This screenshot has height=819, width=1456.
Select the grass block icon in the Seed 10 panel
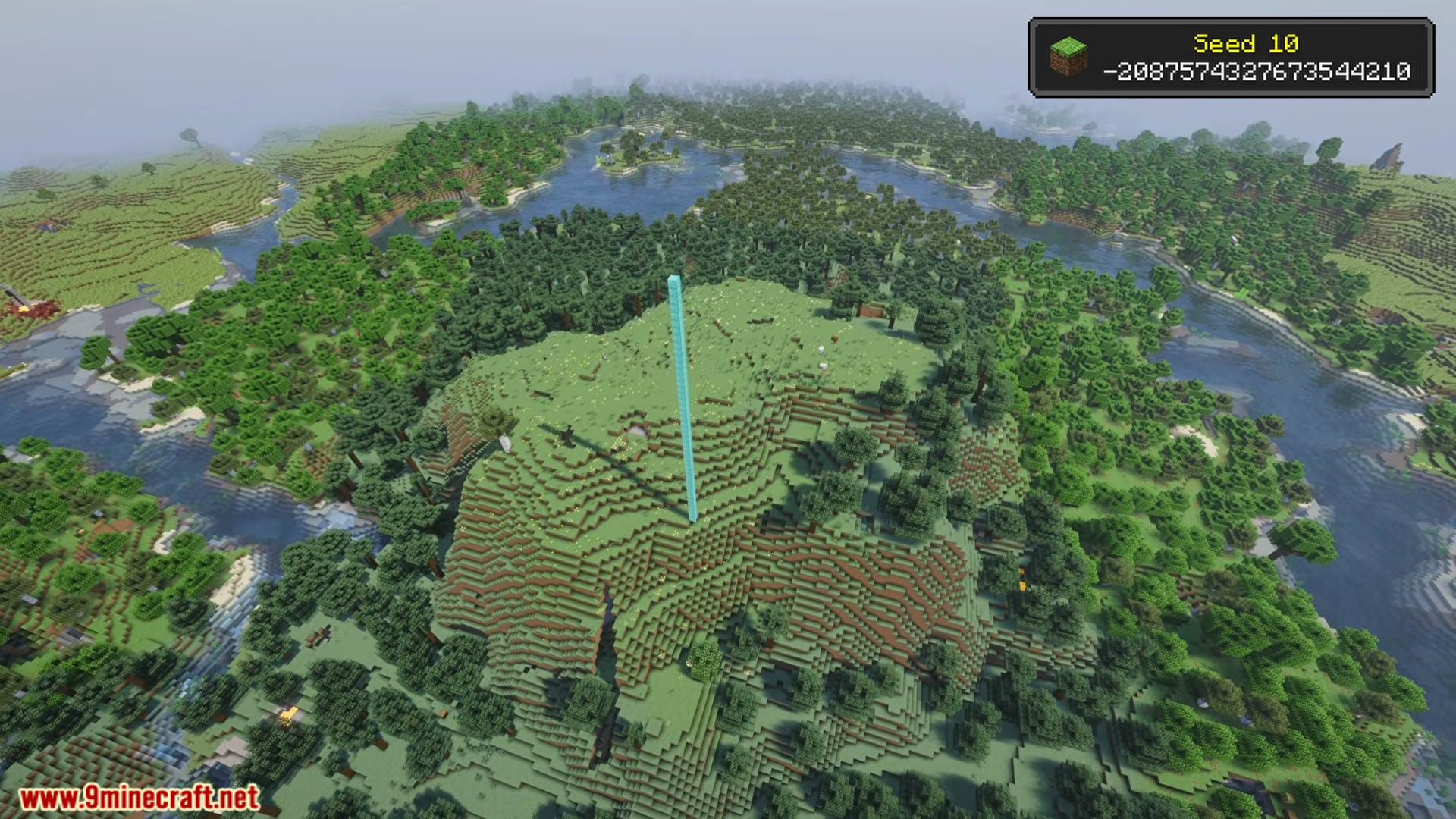[1068, 57]
